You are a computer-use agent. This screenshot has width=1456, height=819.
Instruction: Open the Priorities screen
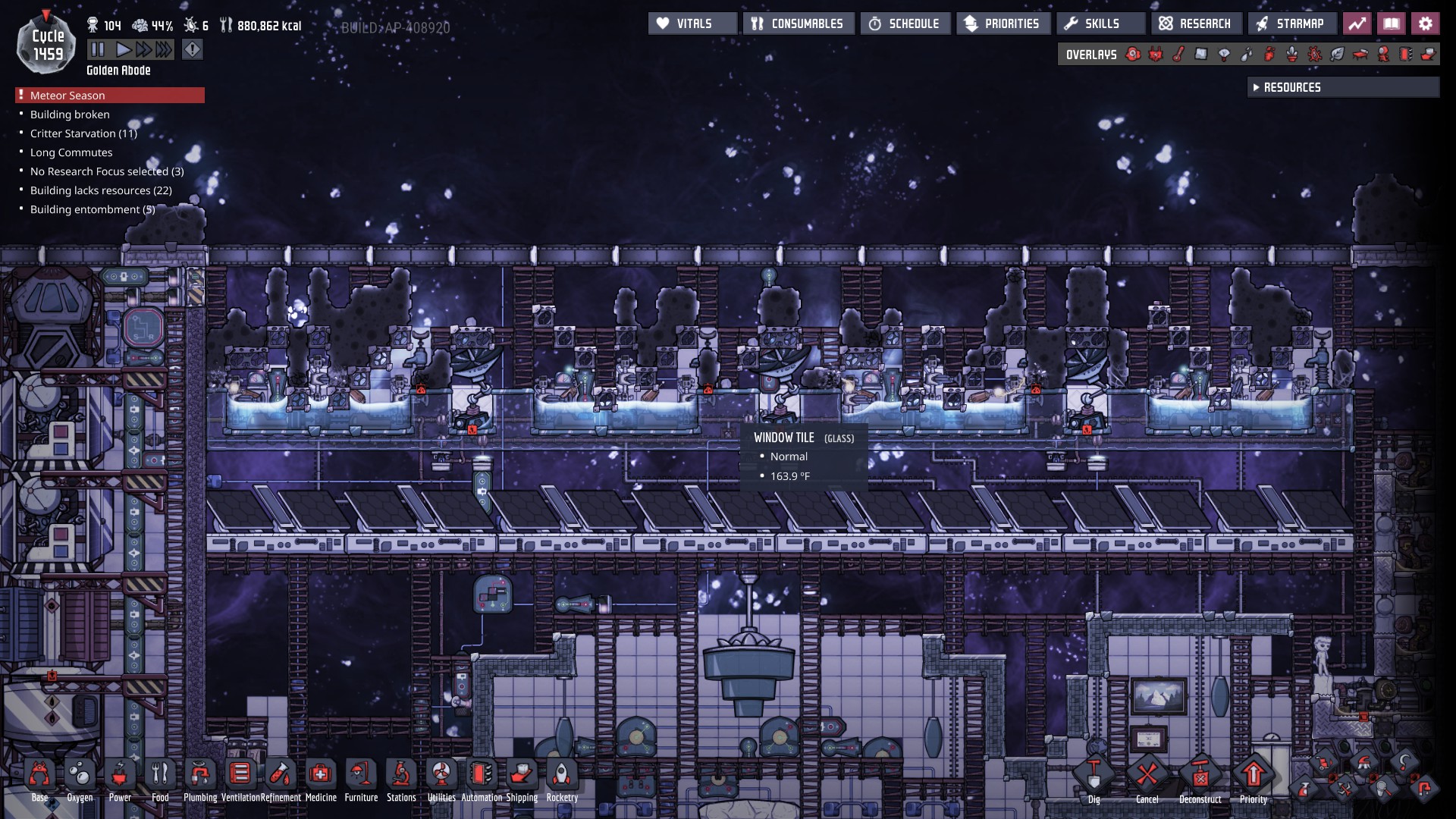(1003, 24)
